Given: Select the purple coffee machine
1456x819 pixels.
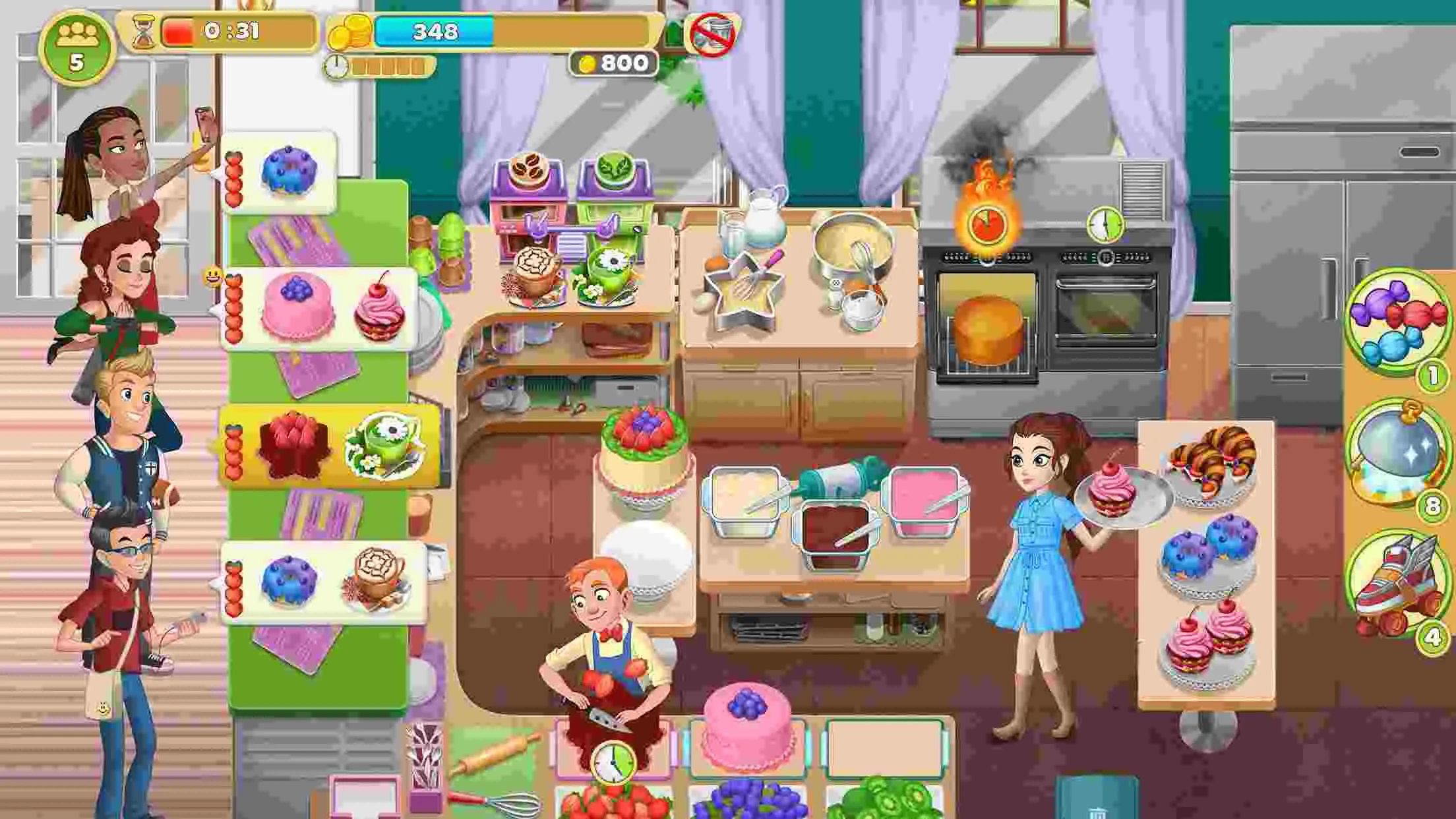Looking at the screenshot, I should [528, 198].
